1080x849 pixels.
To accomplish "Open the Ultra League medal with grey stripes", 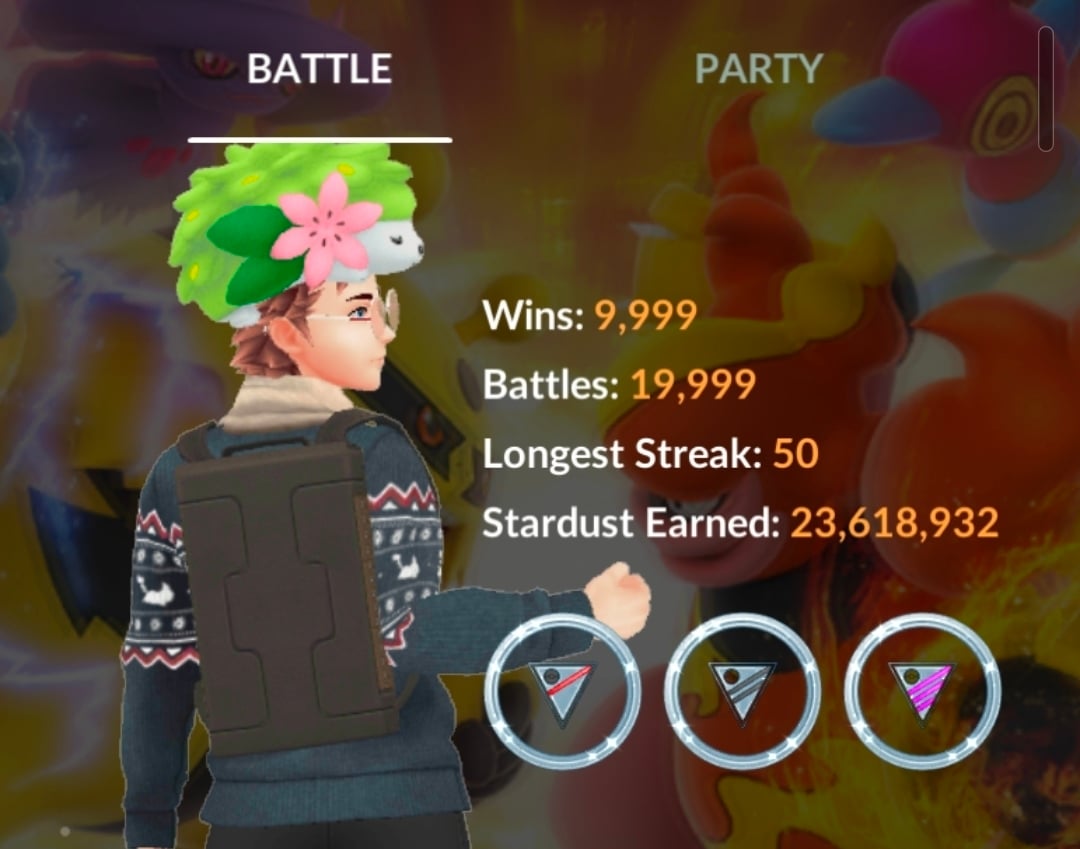I will [x=742, y=688].
